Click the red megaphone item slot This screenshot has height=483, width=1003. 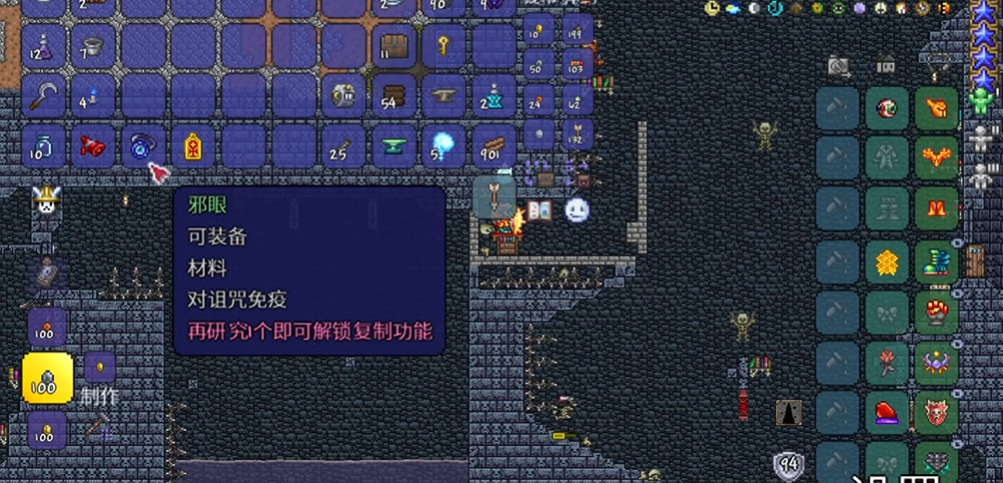(93, 147)
